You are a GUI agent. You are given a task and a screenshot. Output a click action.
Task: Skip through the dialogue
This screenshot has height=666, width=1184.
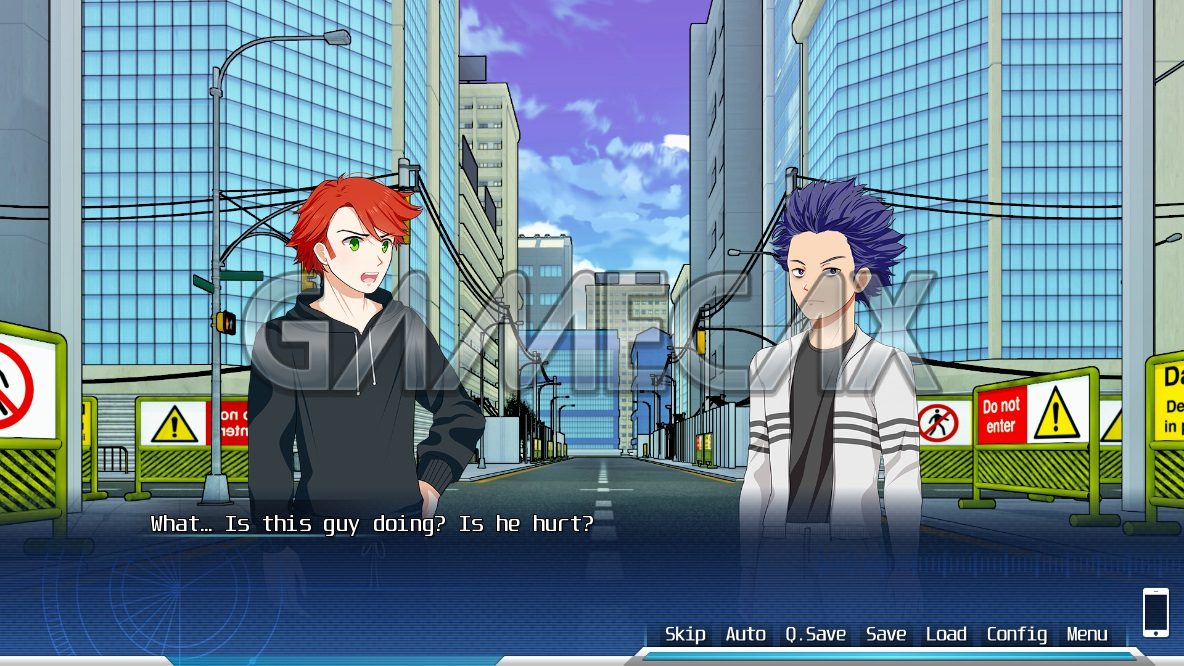[685, 634]
